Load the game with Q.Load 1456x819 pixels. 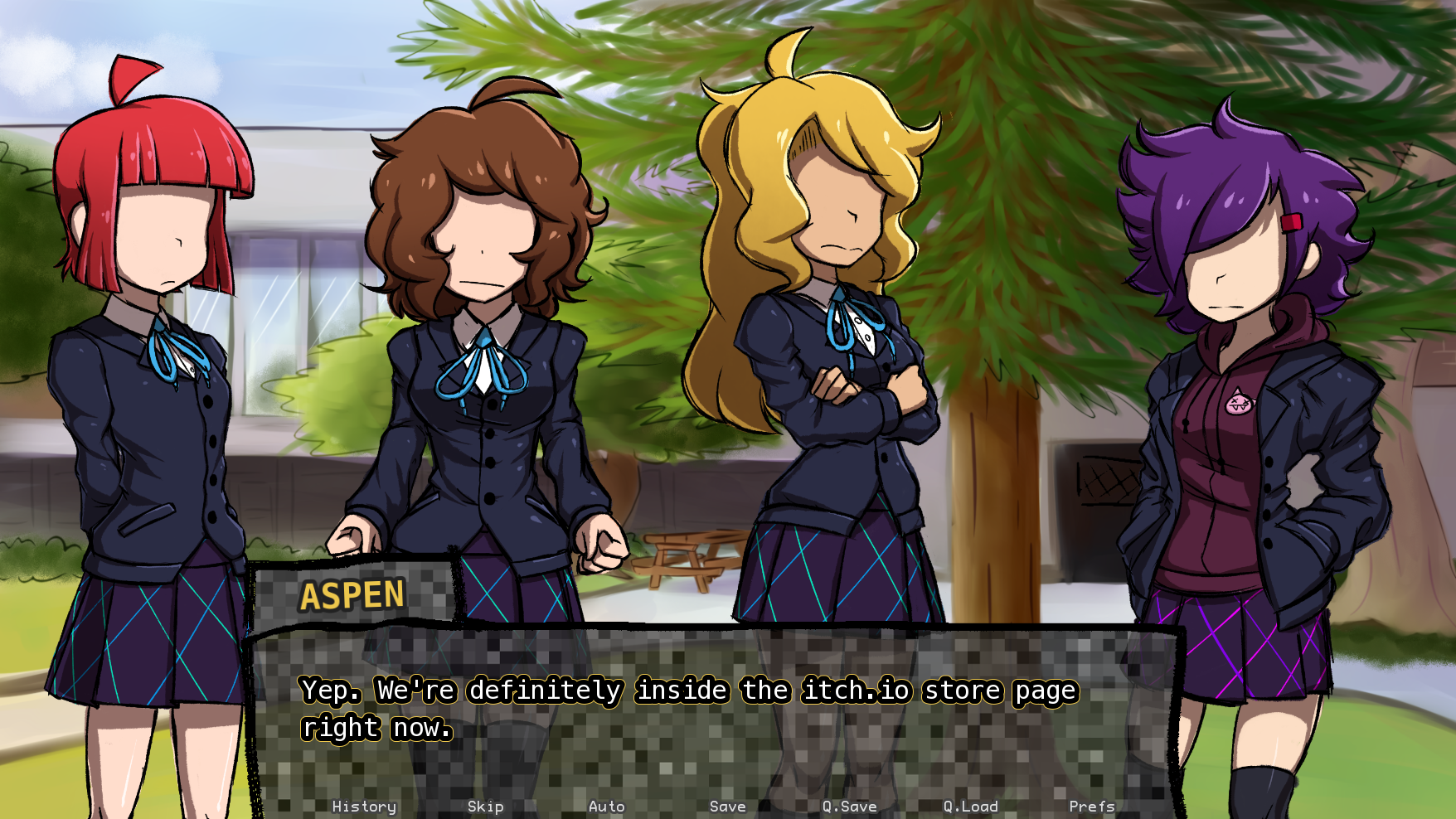tap(968, 805)
